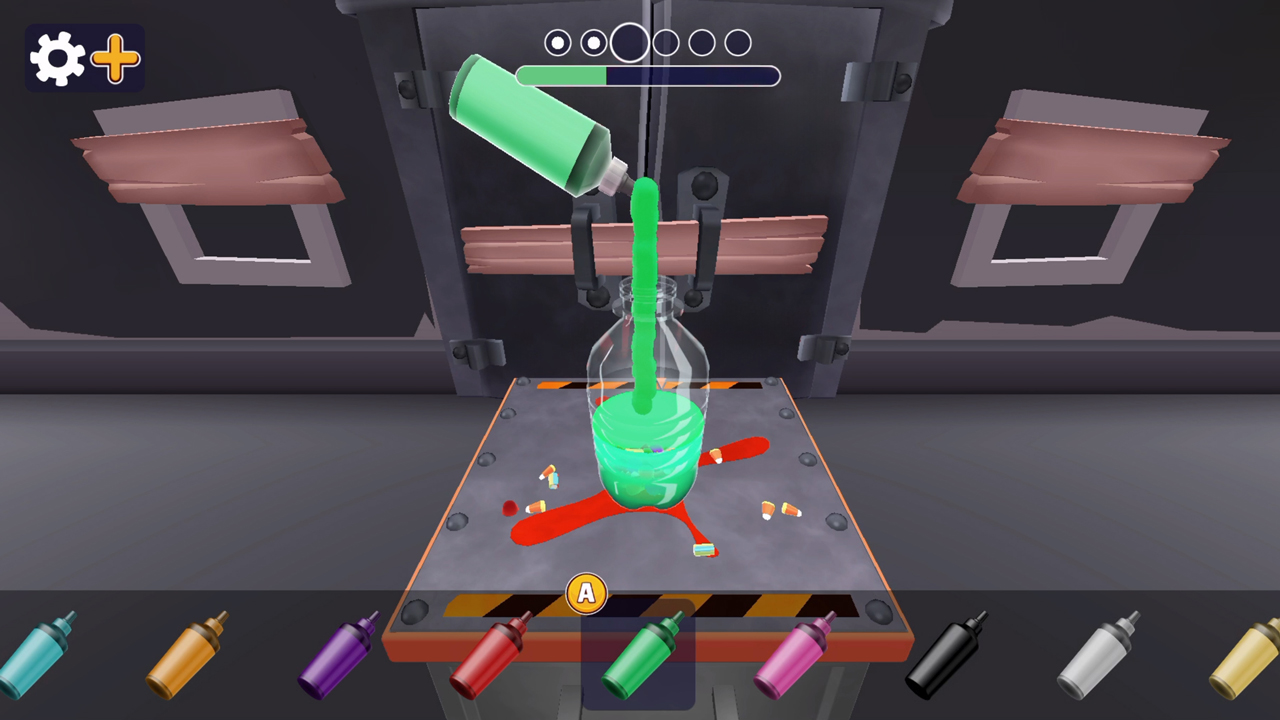1280x720 pixels.
Task: Click the first level progress dot
Action: [x=558, y=43]
